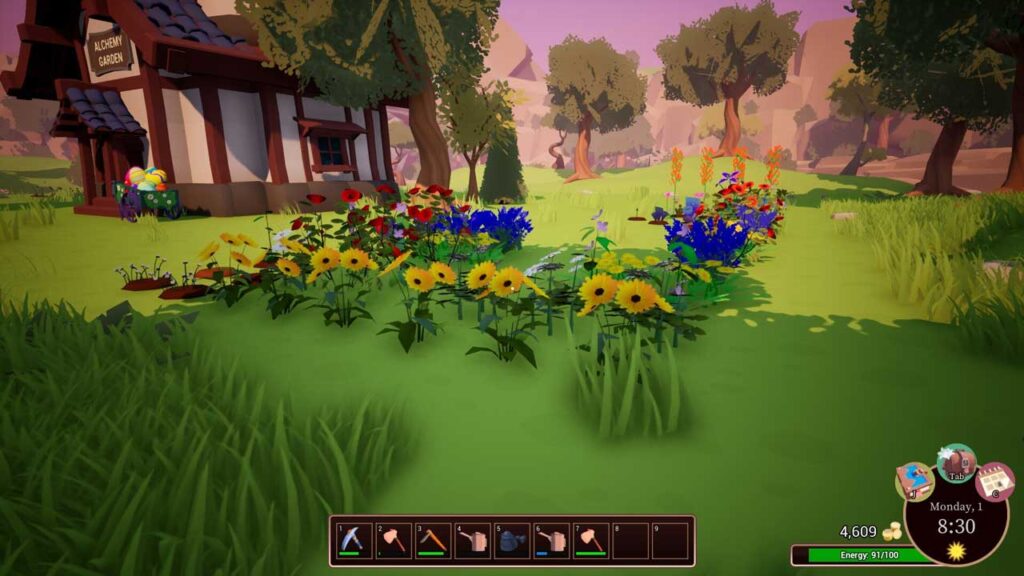The image size is (1024, 576).
Task: Pick the watering can in slot 4
Action: pyautogui.click(x=472, y=541)
